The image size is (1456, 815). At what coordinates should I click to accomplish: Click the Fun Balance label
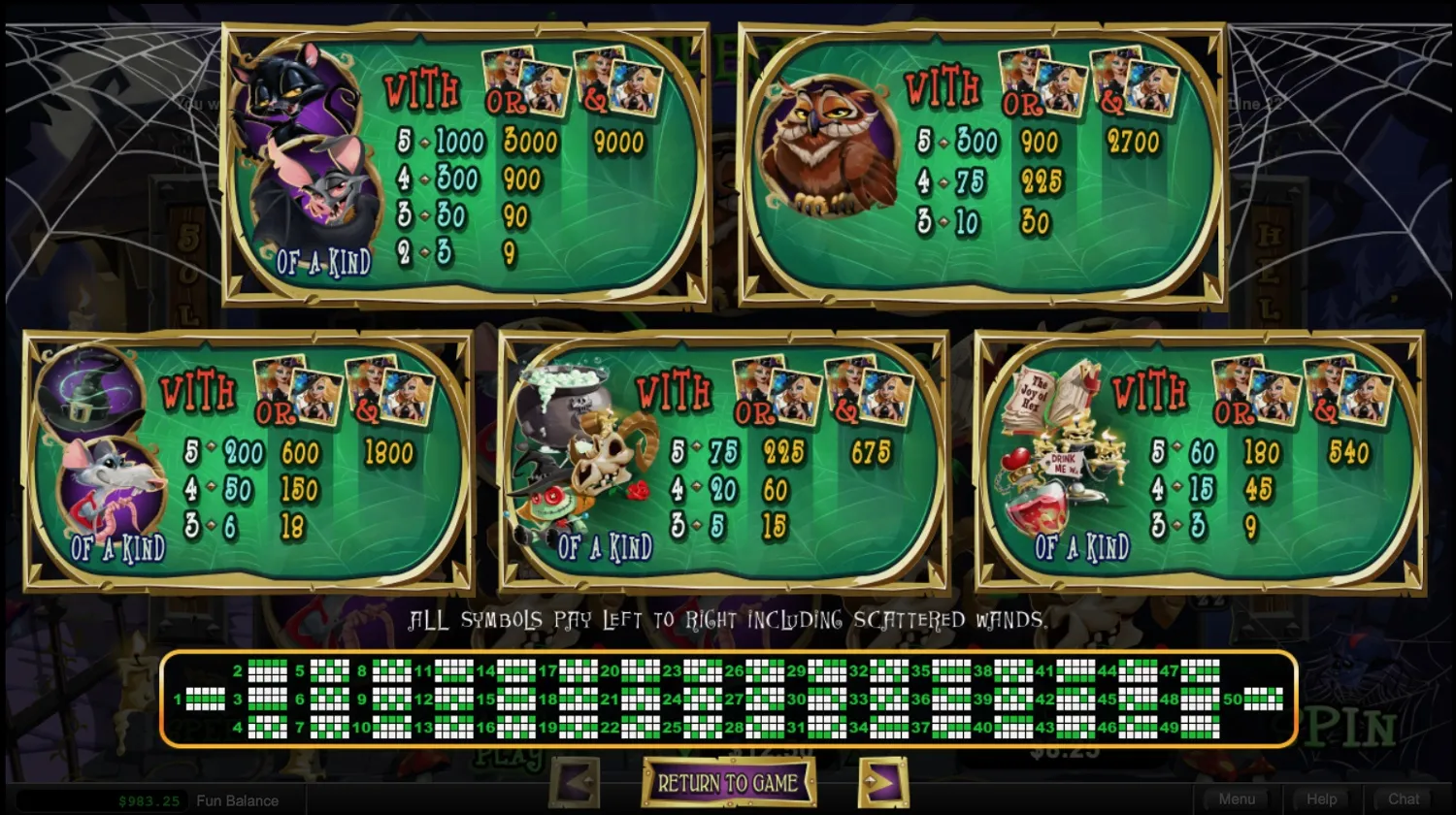(236, 801)
